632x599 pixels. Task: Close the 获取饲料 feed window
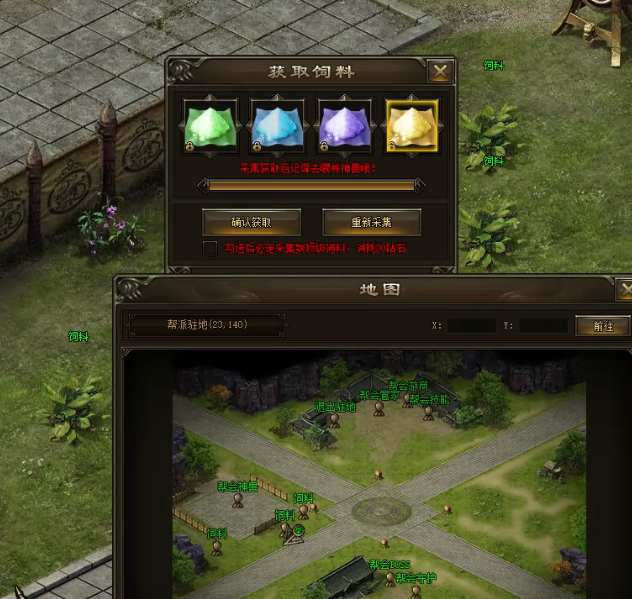[439, 71]
